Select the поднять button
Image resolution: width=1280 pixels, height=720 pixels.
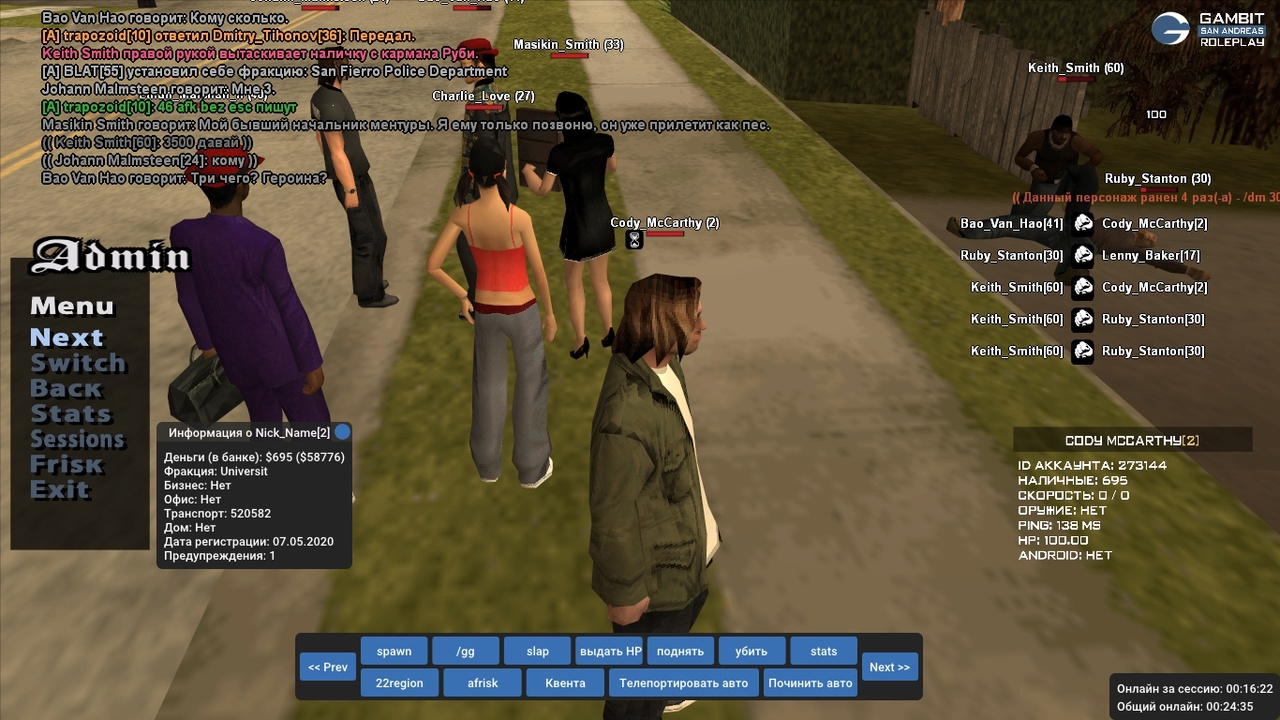point(680,651)
